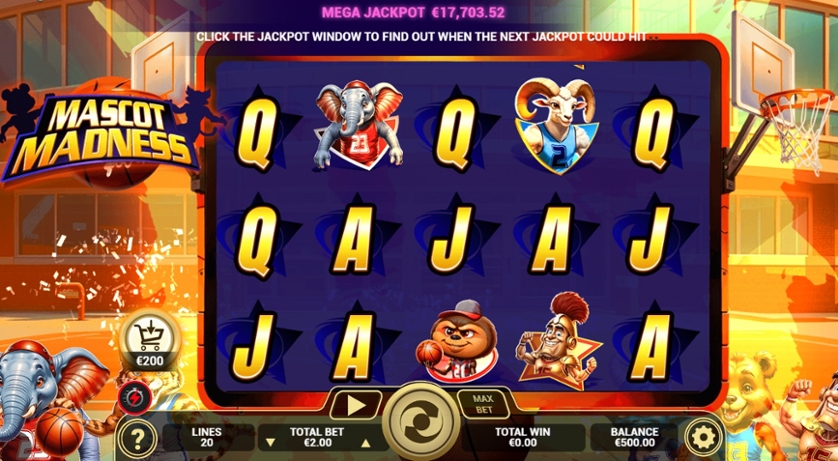Open the gear settings menu
Image resolution: width=838 pixels, height=461 pixels.
point(704,437)
